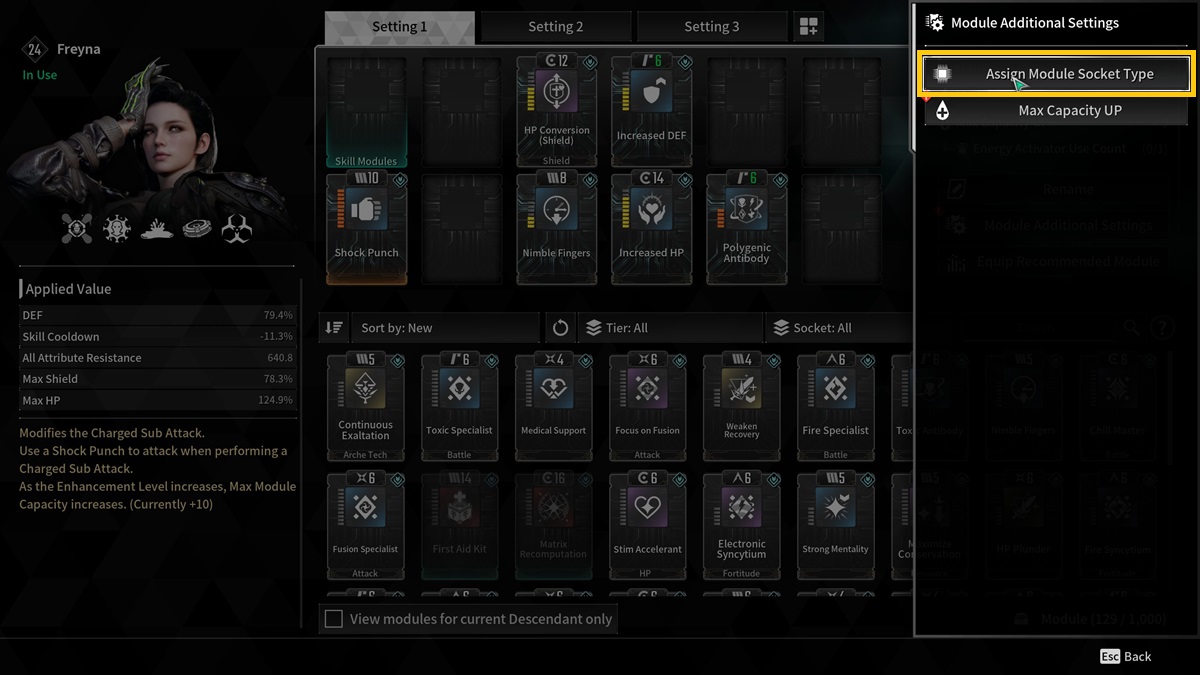Toggle View modules for current Descendant only
The image size is (1200, 675).
[334, 619]
